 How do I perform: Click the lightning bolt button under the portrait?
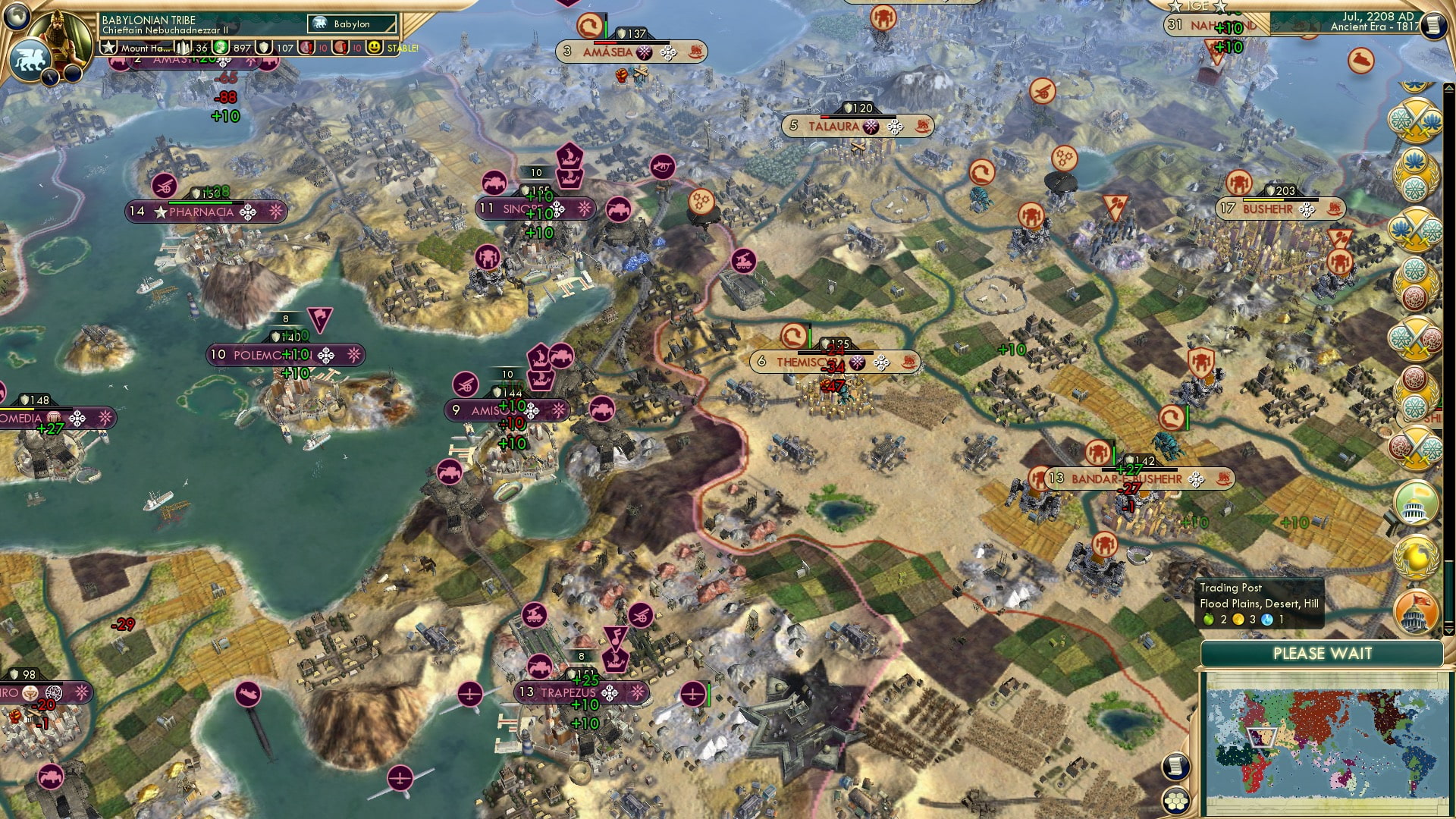pyautogui.click(x=50, y=77)
